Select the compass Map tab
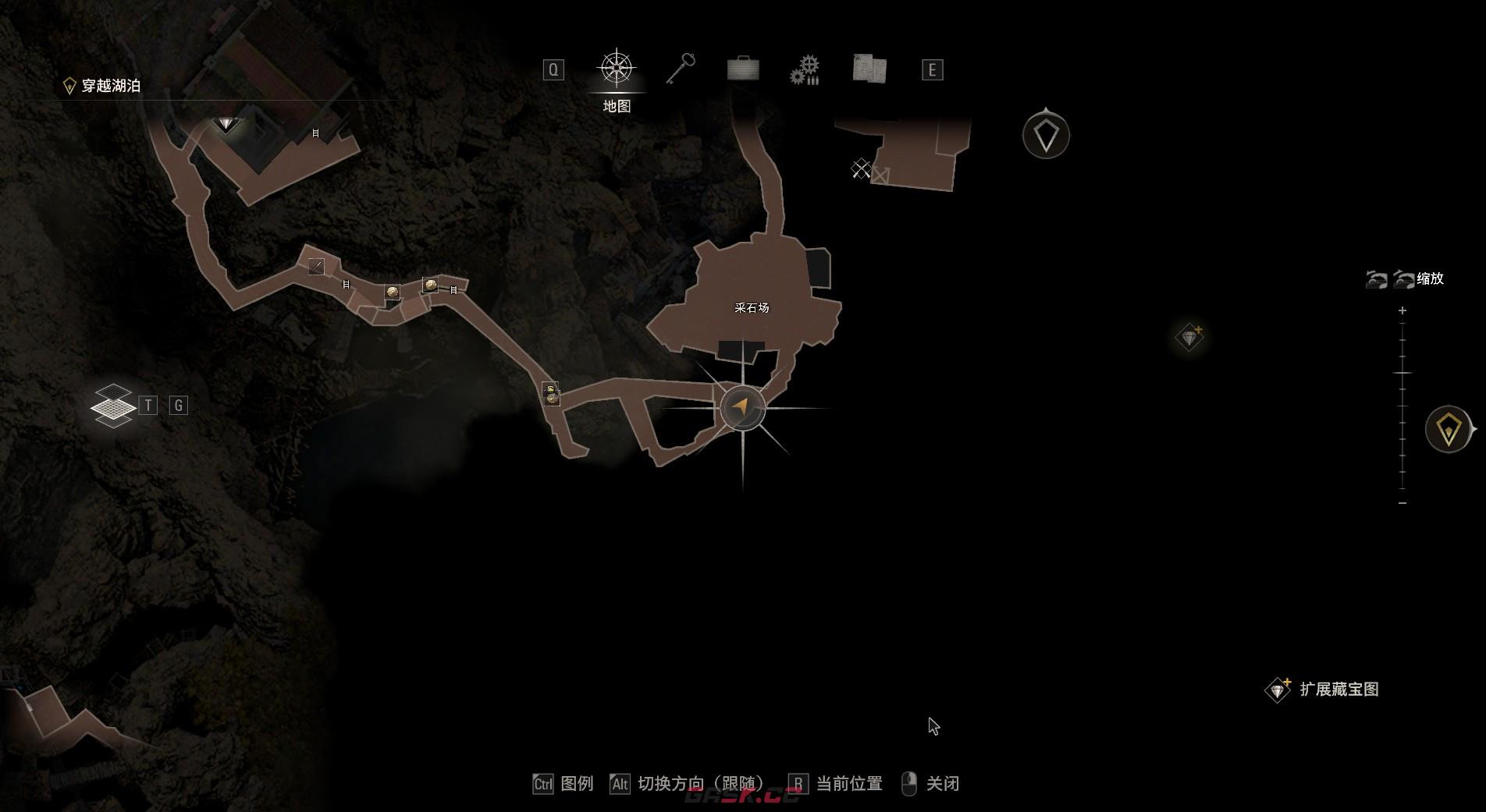This screenshot has width=1486, height=812. pos(617,69)
